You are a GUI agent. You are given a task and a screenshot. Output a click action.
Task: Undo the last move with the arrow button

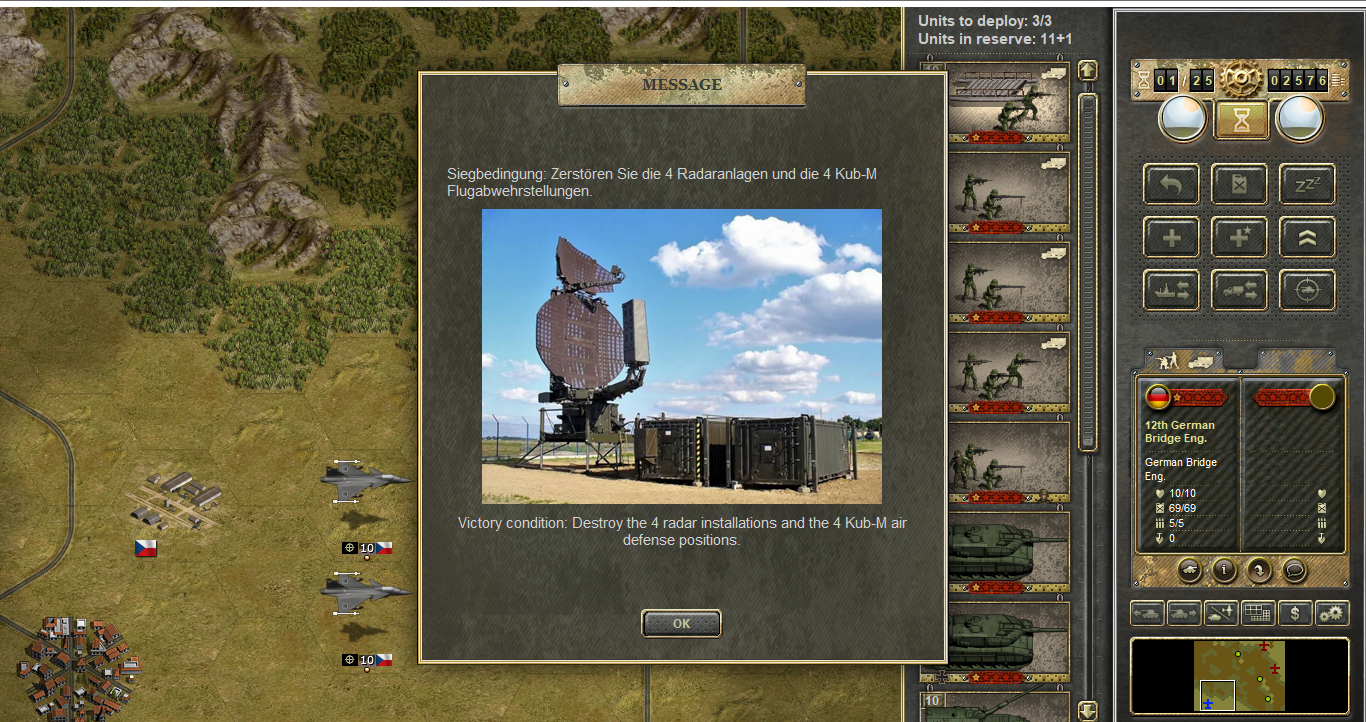point(1172,184)
